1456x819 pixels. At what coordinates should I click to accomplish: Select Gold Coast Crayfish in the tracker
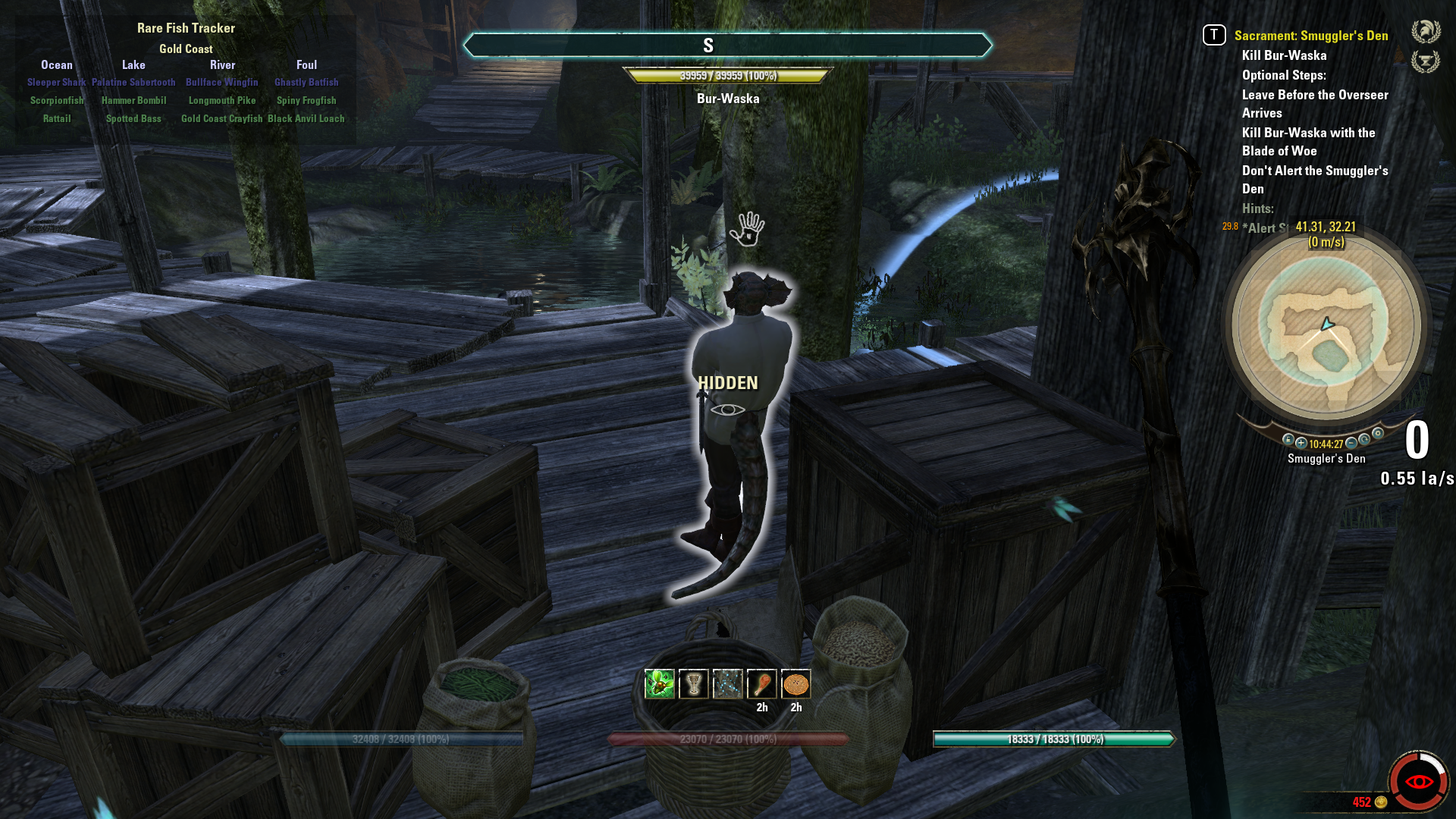tap(221, 118)
